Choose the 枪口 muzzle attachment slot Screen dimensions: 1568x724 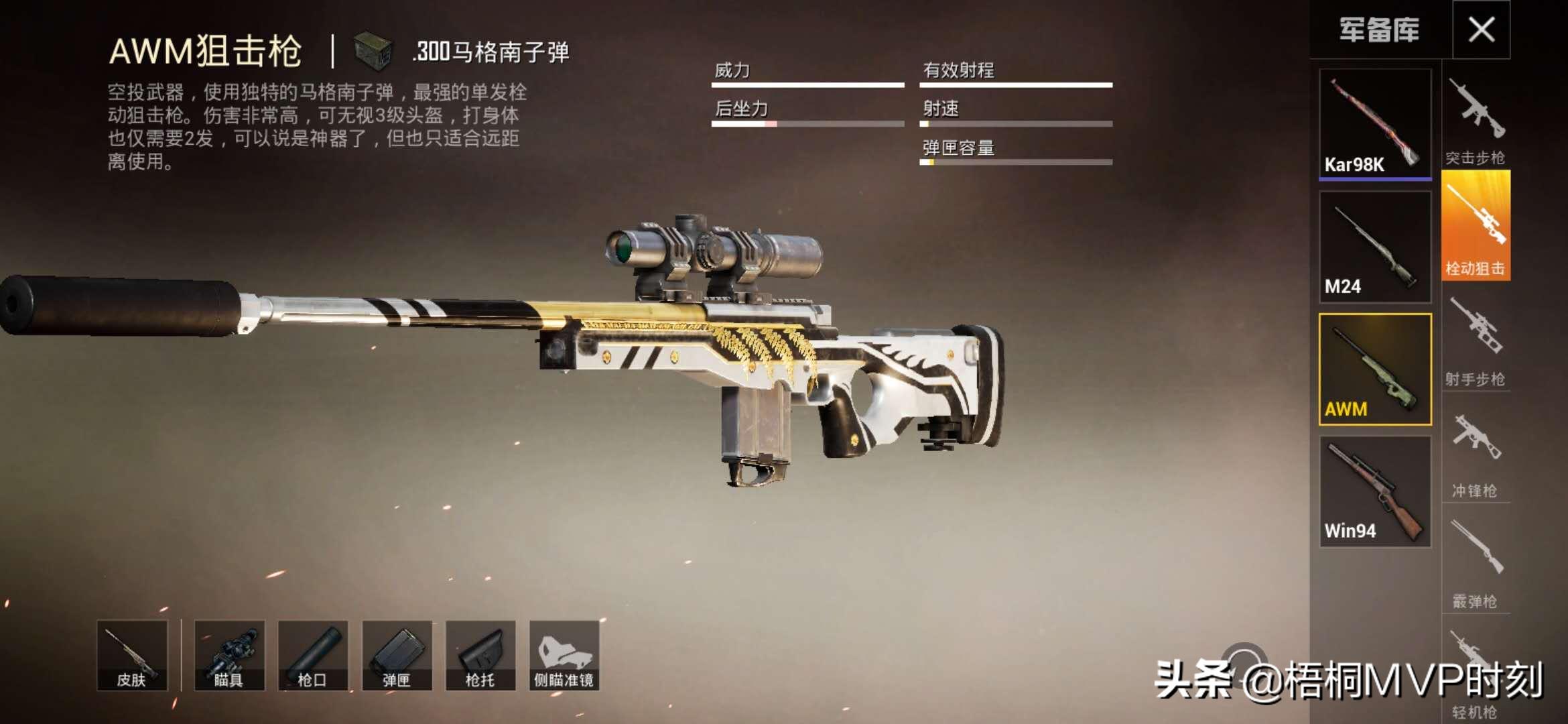click(313, 655)
